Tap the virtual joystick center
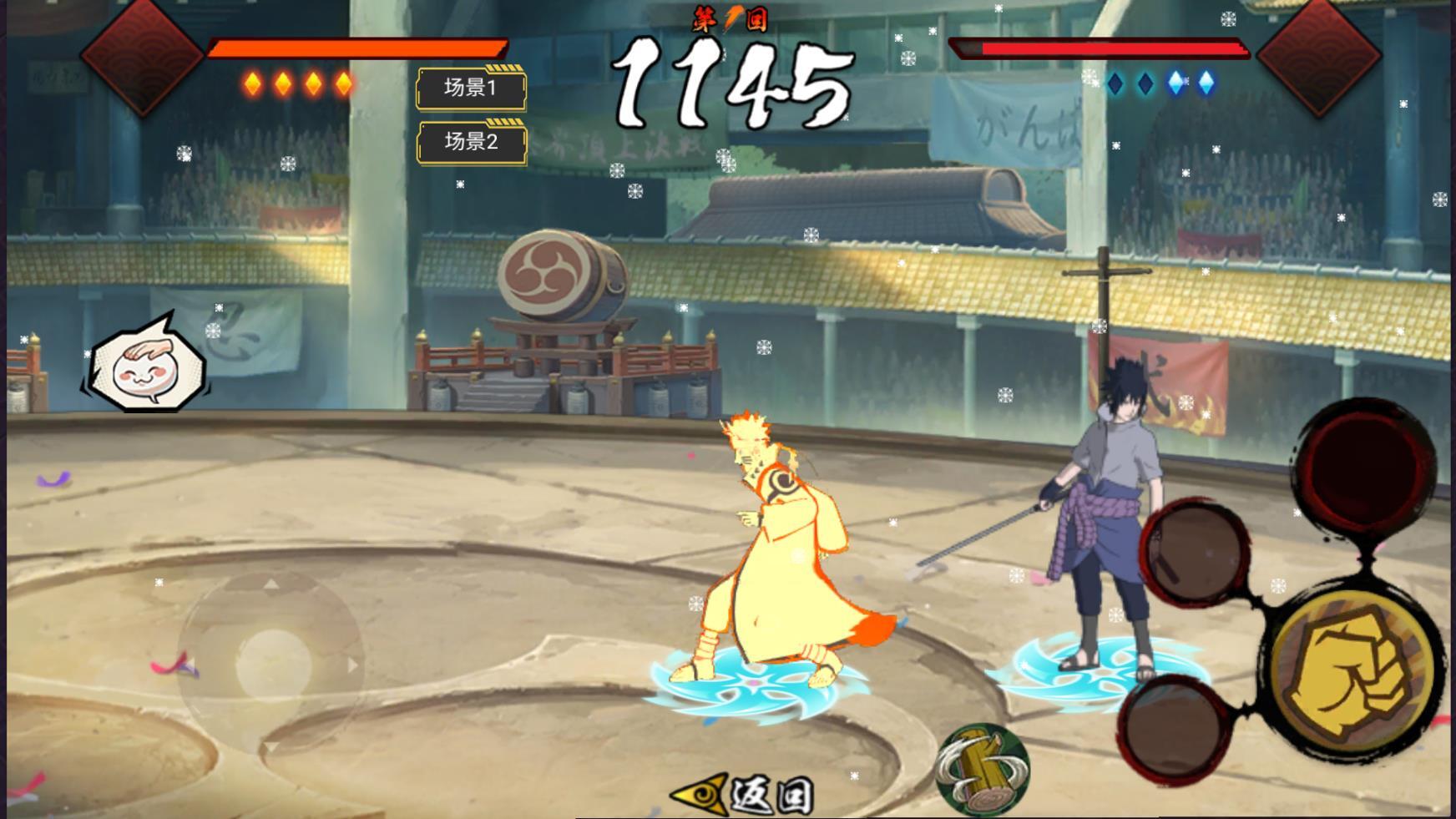1456x819 pixels. (x=272, y=665)
